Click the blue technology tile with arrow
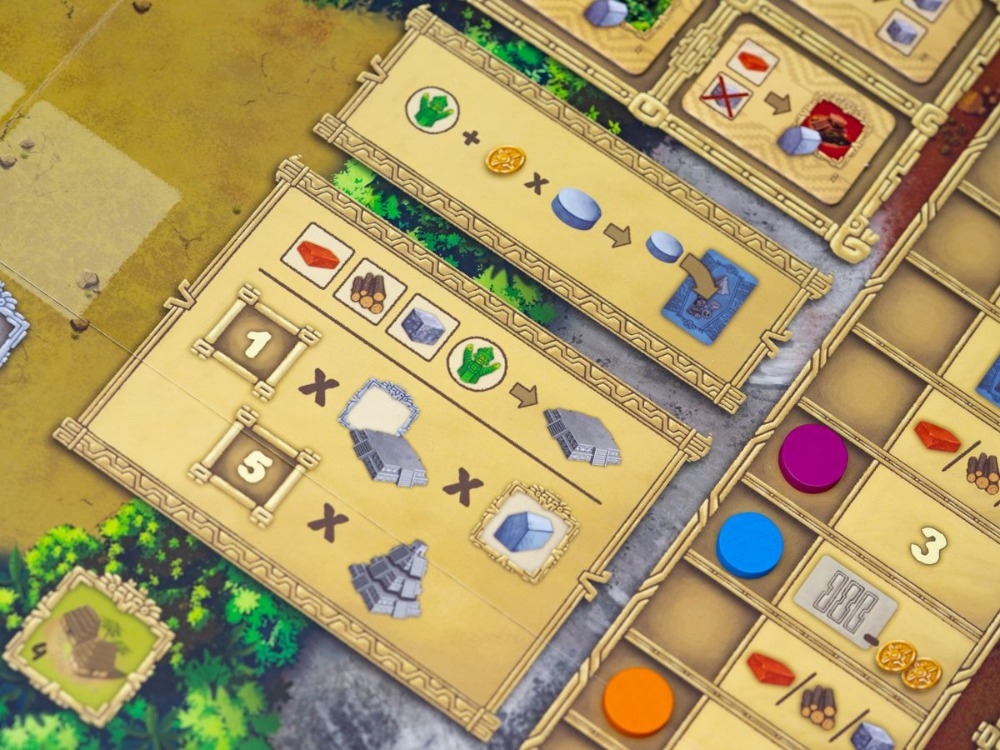The height and width of the screenshot is (750, 1000). click(x=708, y=293)
